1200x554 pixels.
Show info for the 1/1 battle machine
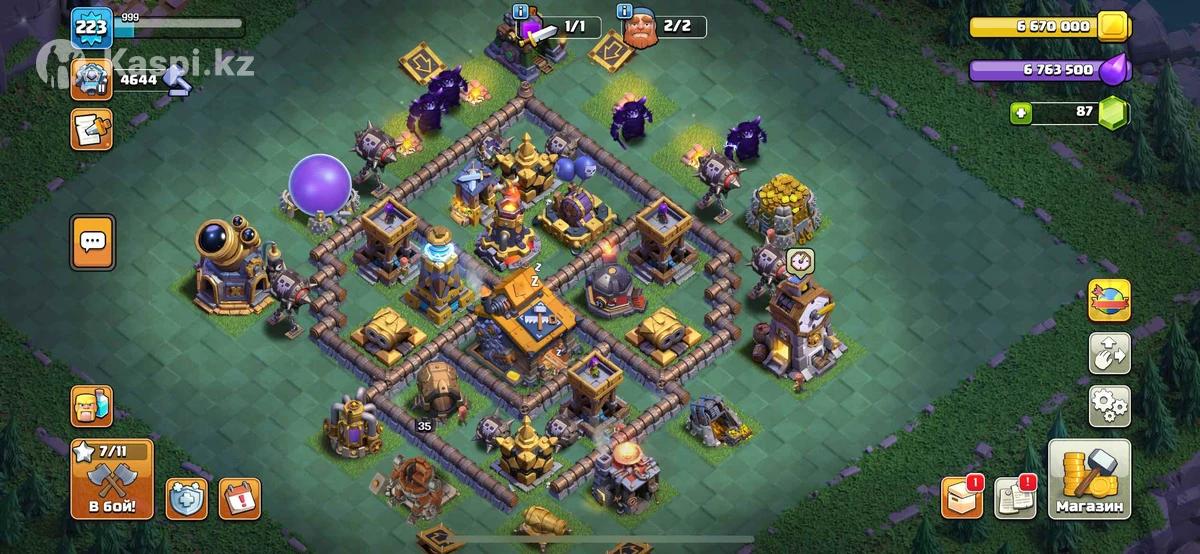[520, 12]
